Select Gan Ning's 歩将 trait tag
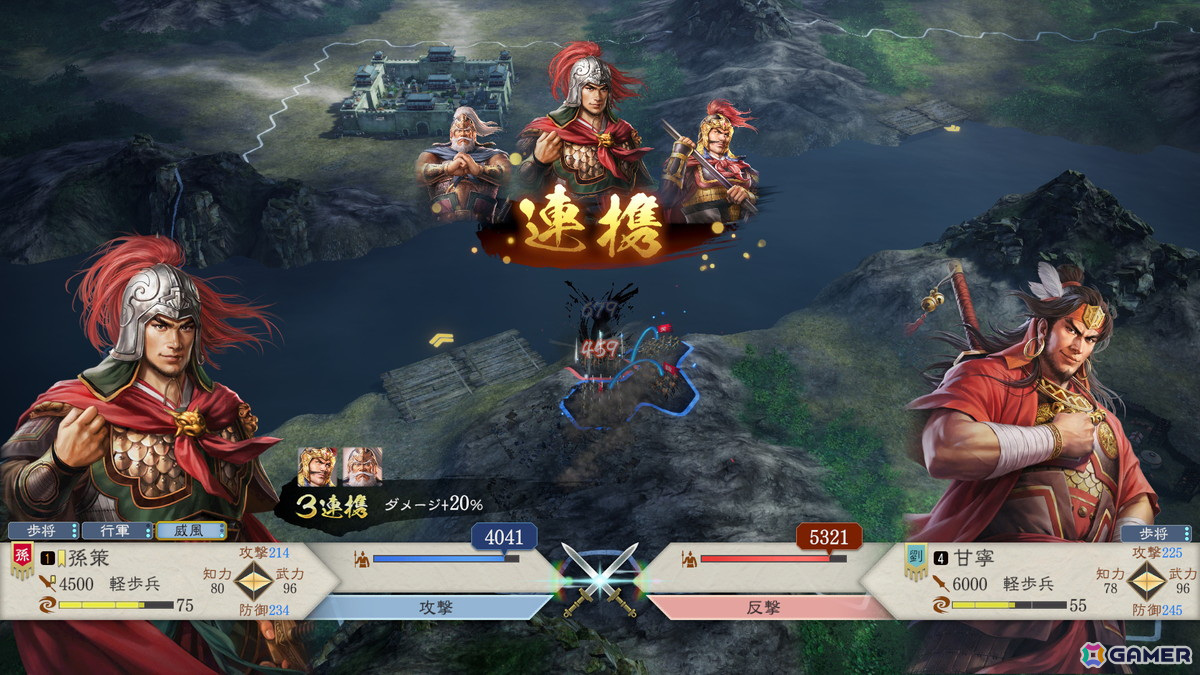The image size is (1200, 675). point(1155,533)
